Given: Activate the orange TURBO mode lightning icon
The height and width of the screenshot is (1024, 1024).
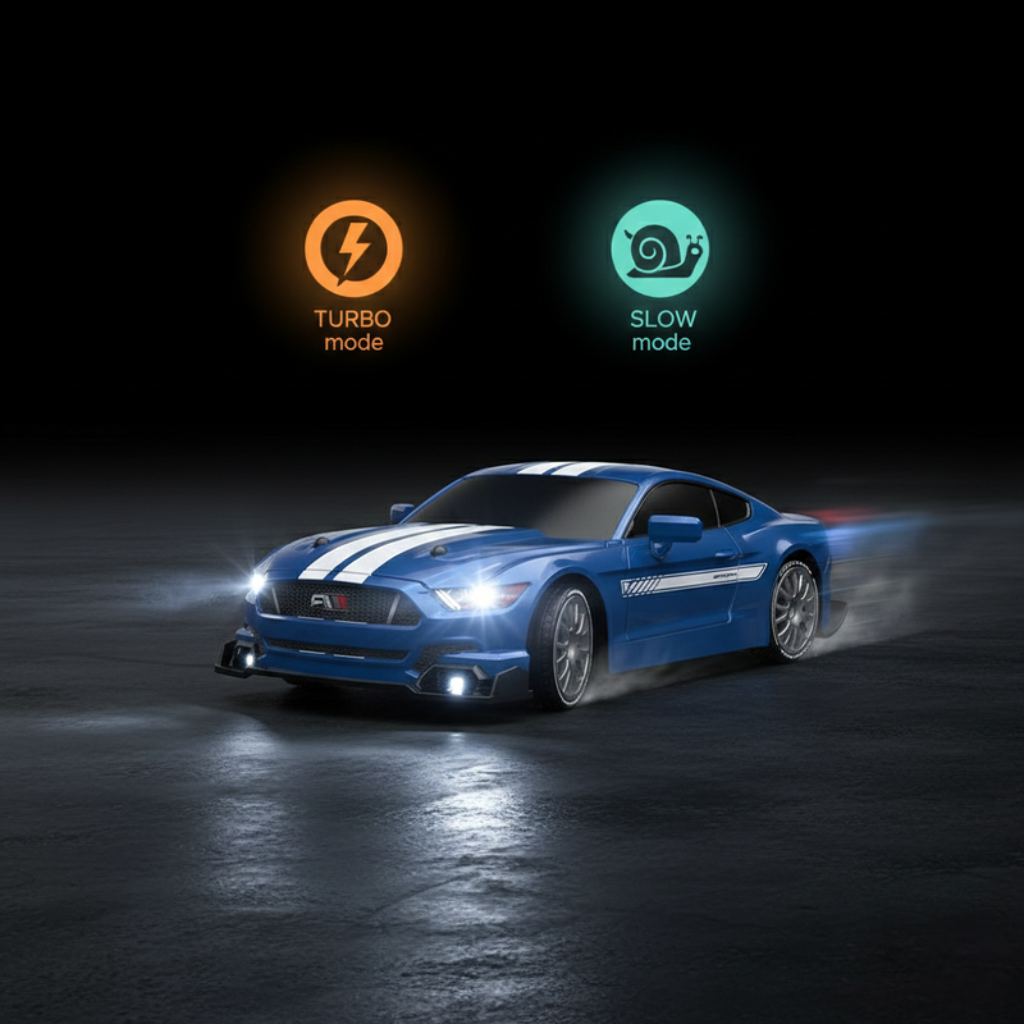Looking at the screenshot, I should click(x=353, y=248).
